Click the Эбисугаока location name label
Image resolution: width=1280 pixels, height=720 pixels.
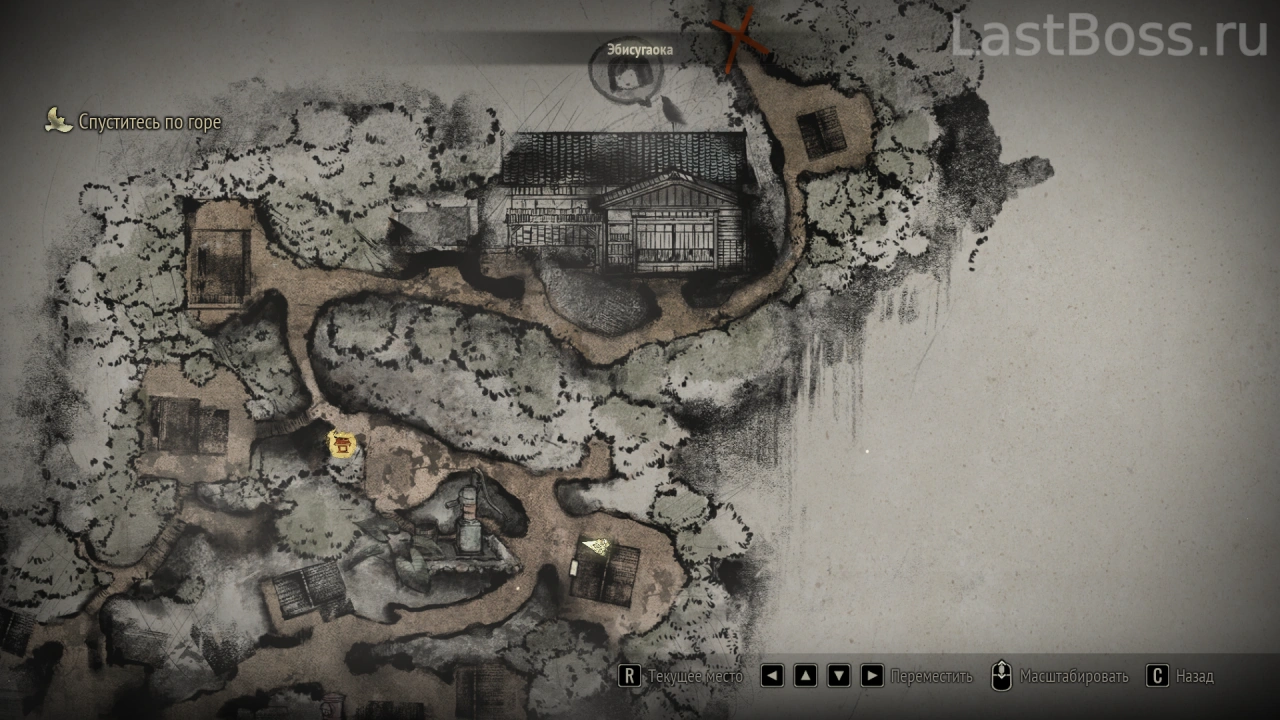(x=640, y=49)
